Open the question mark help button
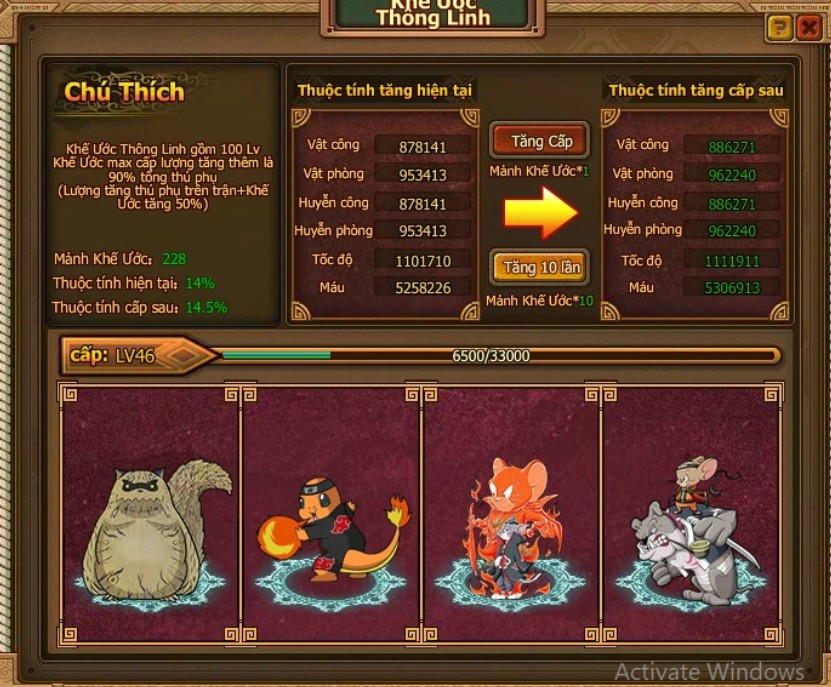The width and height of the screenshot is (831, 687). (x=779, y=28)
